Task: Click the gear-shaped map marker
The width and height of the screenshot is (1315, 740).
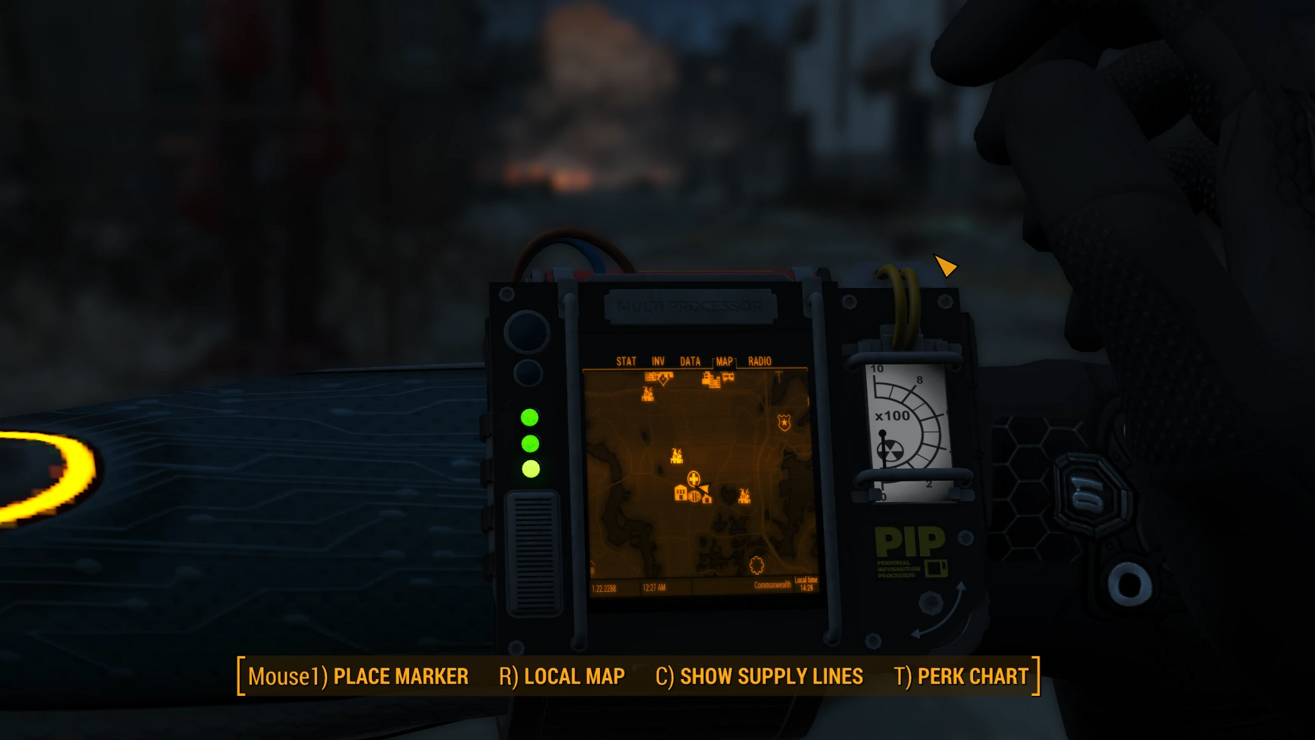Action: [x=757, y=566]
